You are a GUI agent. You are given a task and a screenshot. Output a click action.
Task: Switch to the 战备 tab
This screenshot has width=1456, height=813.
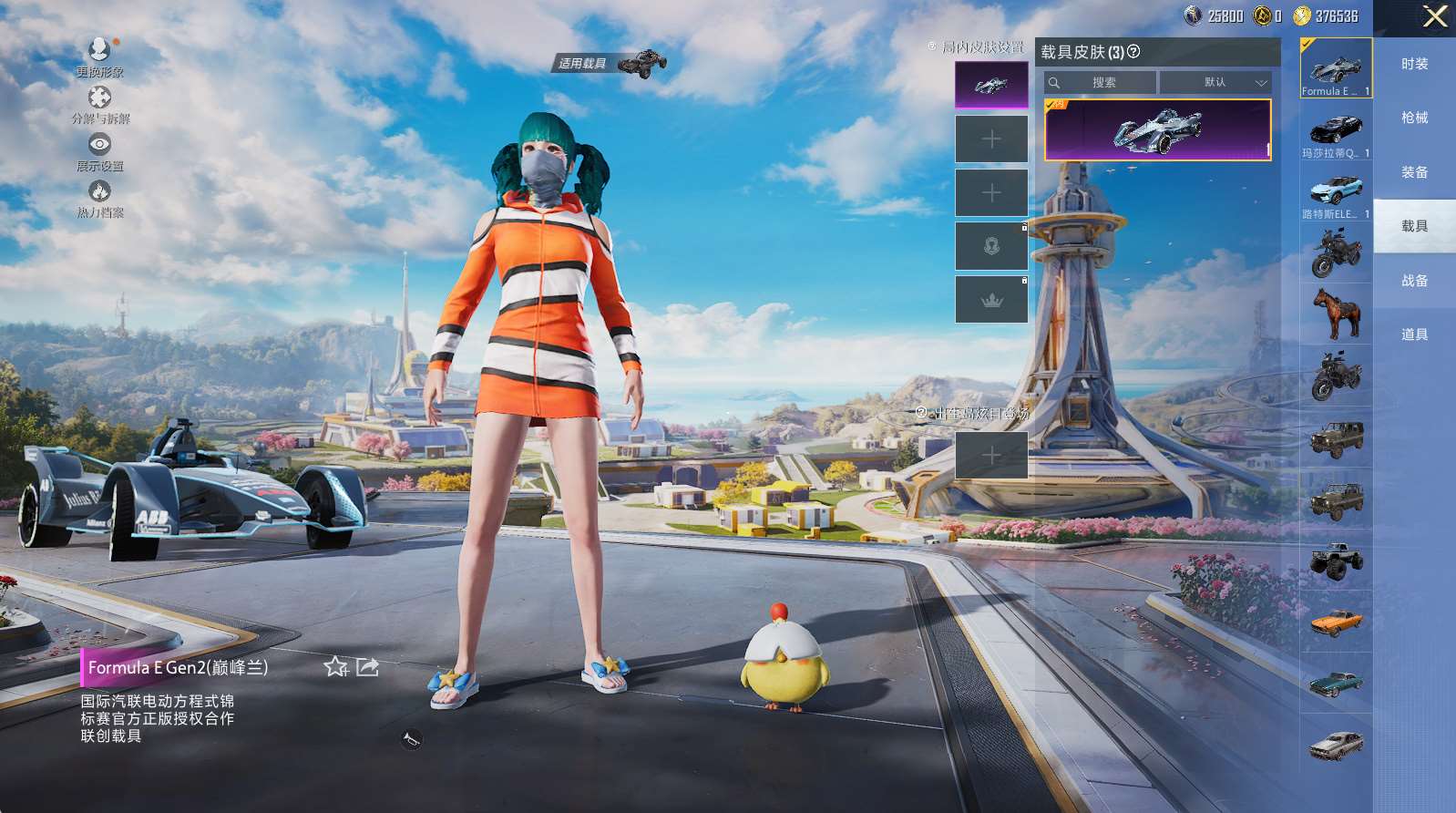pos(1414,281)
